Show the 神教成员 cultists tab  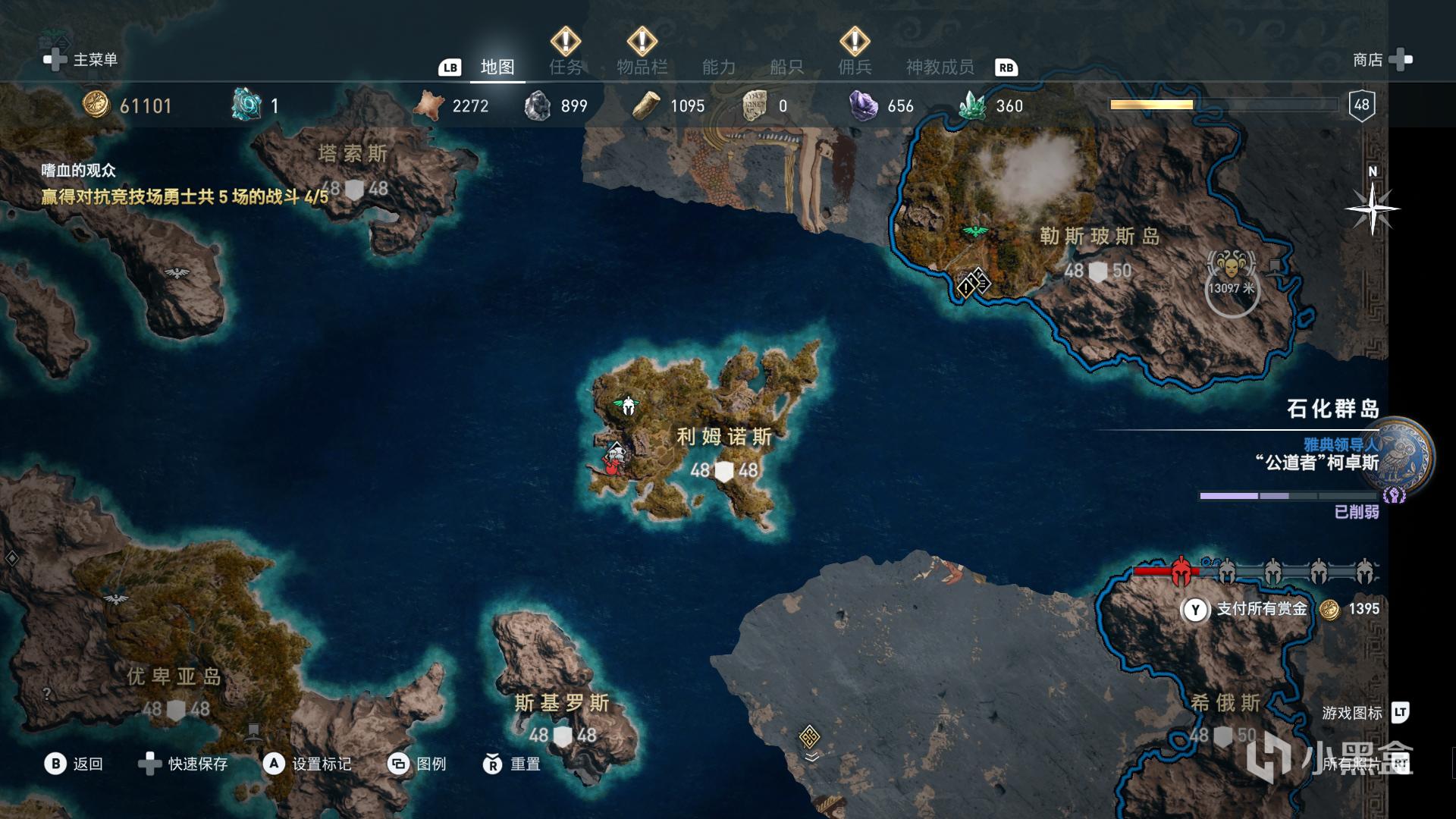pos(940,67)
